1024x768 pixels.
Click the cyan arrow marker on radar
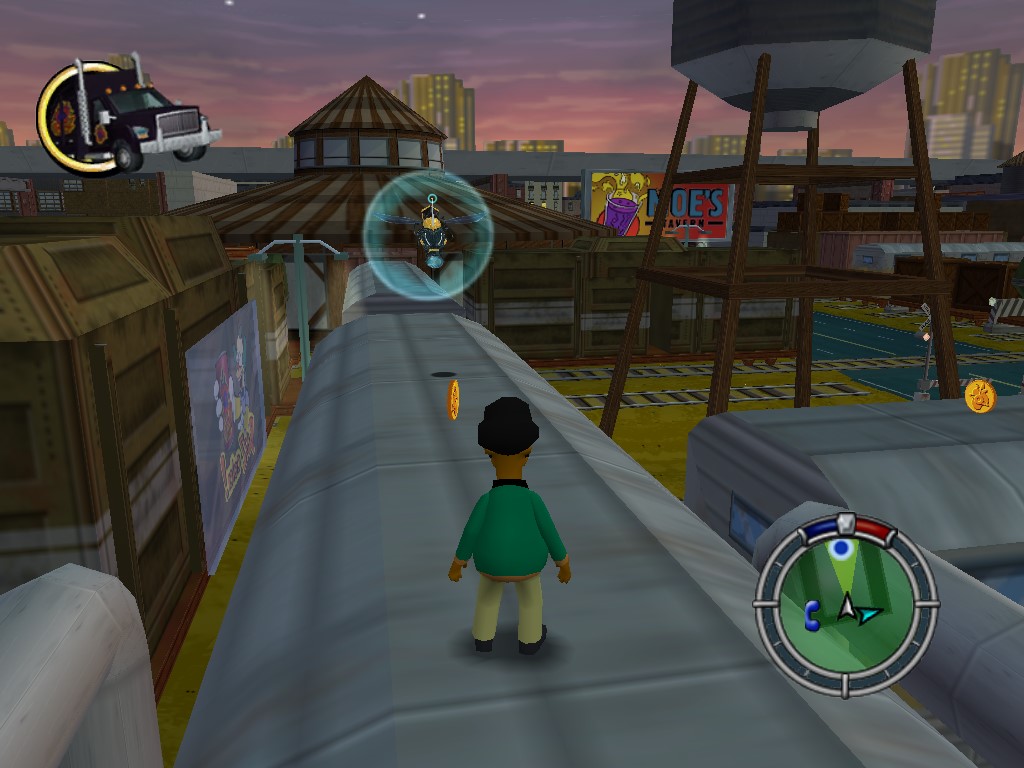(870, 613)
